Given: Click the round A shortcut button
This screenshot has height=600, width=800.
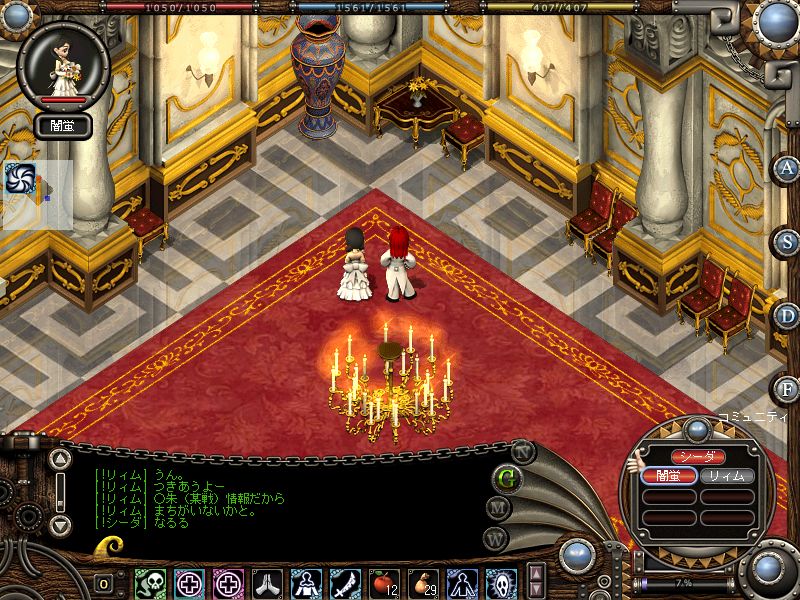Looking at the screenshot, I should click(x=787, y=167).
